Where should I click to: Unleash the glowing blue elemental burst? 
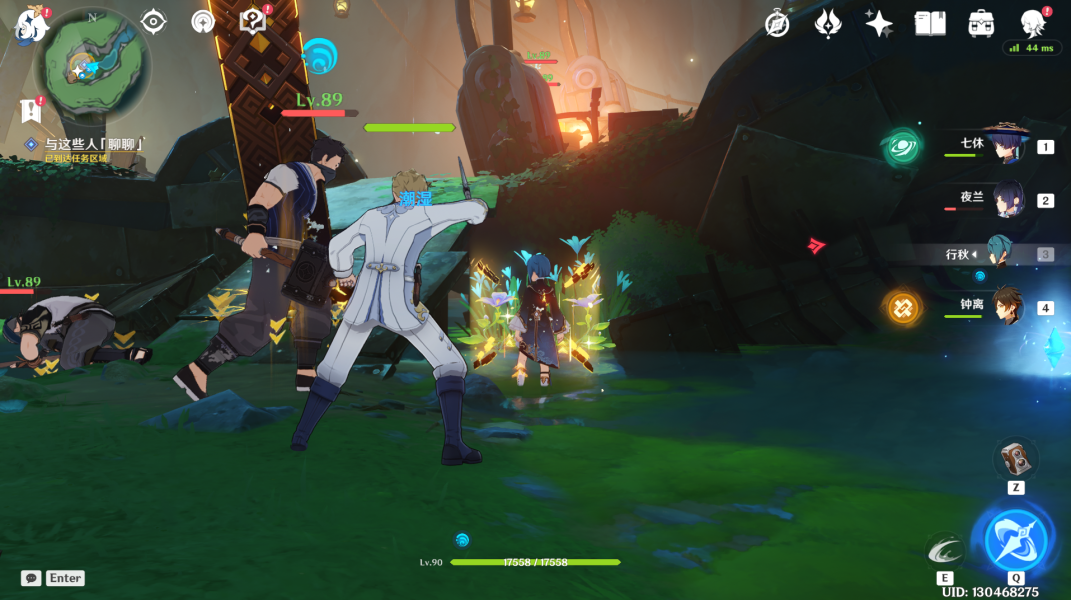1015,541
